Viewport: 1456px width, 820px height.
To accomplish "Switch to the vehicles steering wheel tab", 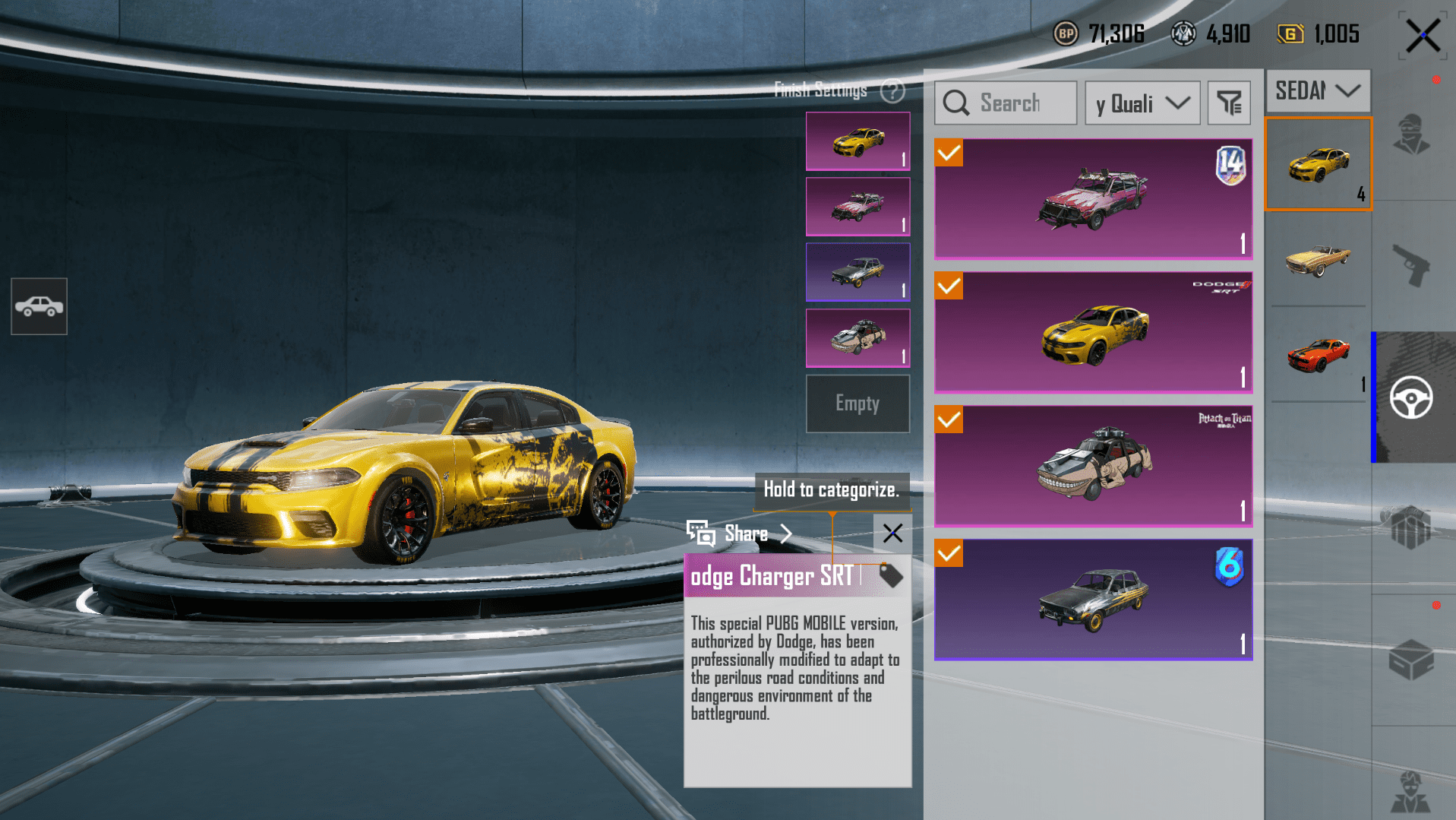I will point(1411,397).
